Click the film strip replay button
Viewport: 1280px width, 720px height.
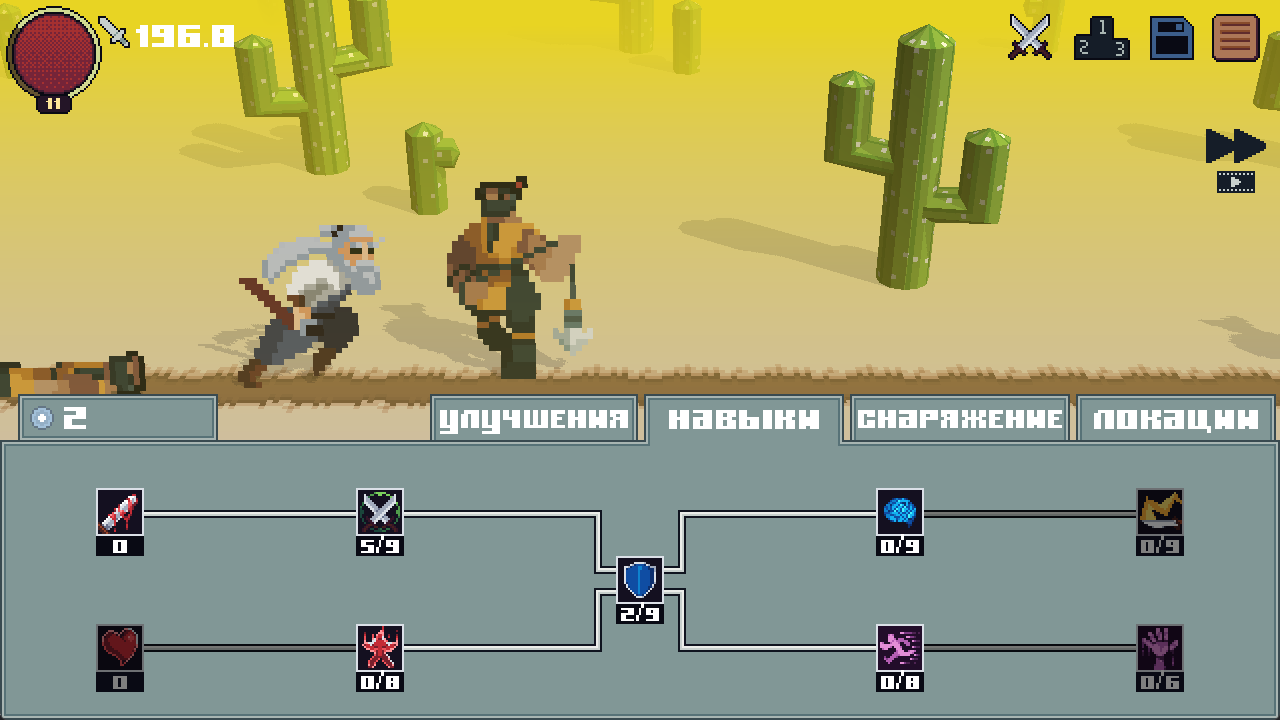pos(1238,182)
